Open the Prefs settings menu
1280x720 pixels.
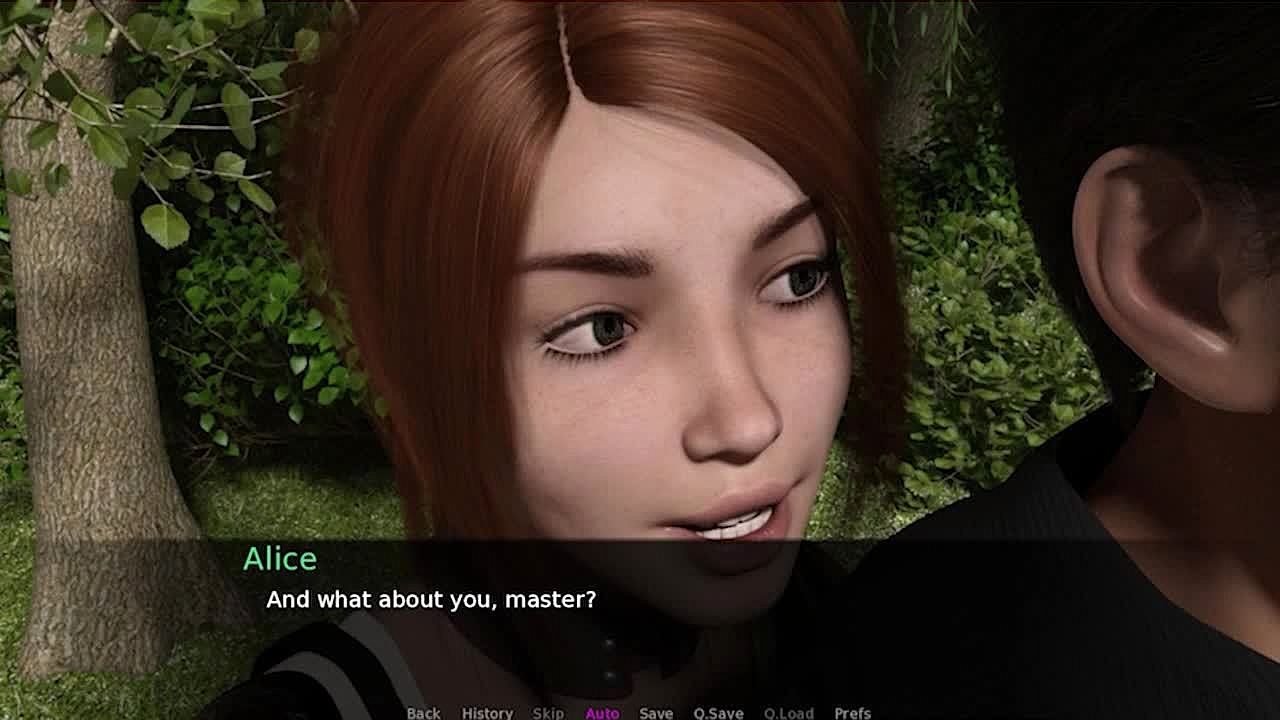(x=852, y=712)
